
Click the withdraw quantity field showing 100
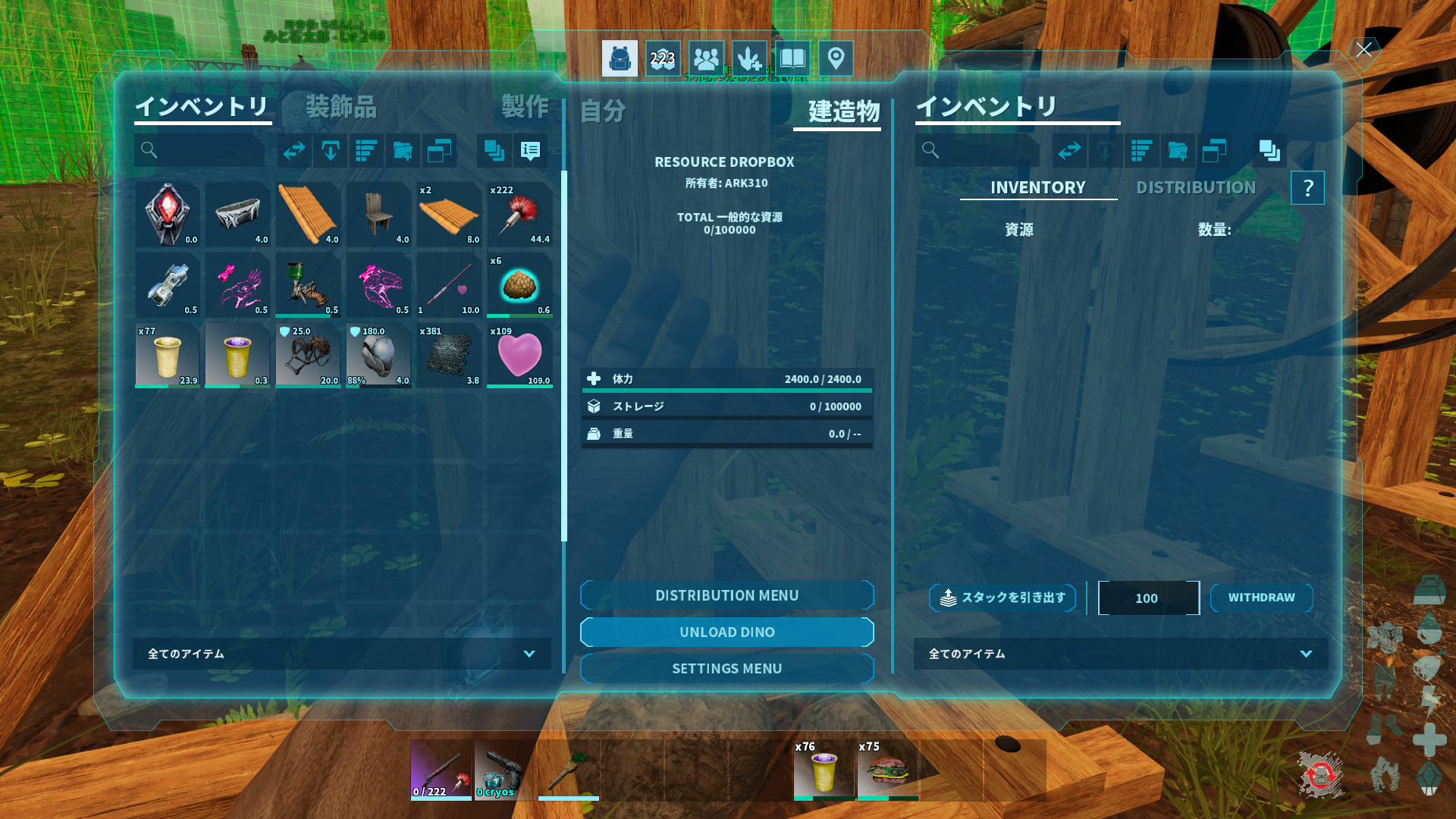point(1148,598)
